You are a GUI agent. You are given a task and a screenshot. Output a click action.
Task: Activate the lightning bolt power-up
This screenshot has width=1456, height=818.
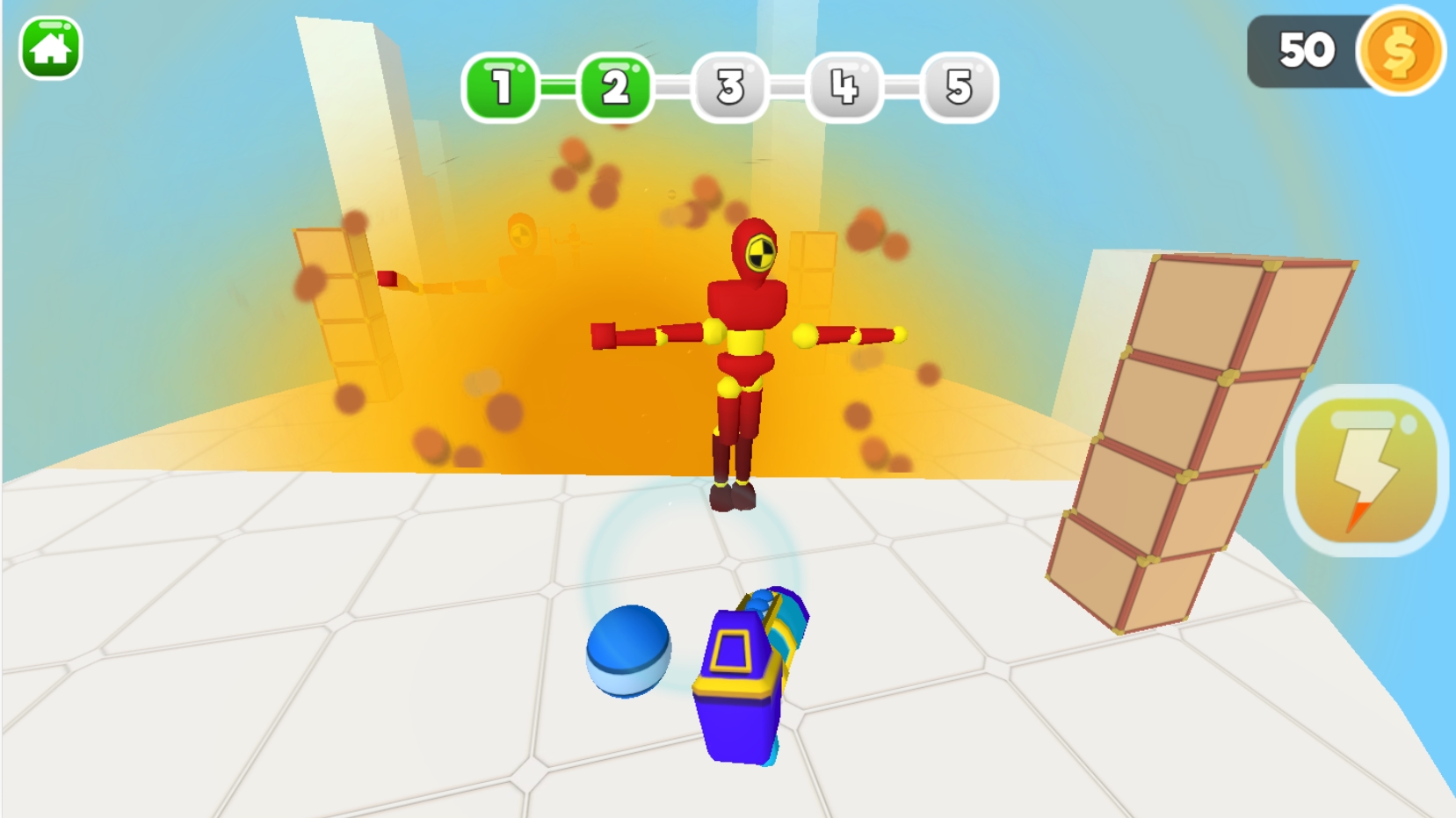coord(1365,471)
